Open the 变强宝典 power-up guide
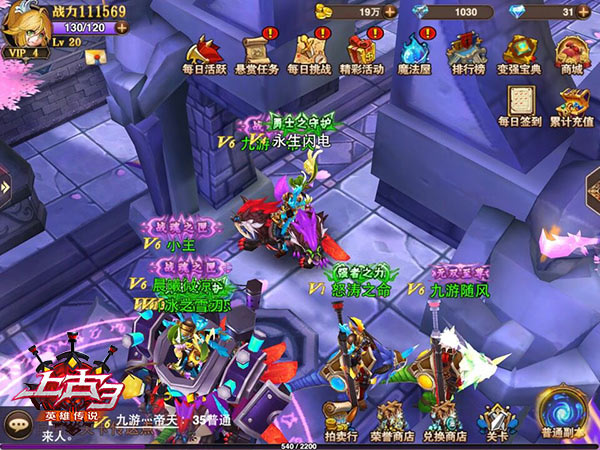600x450 pixels. (x=520, y=53)
